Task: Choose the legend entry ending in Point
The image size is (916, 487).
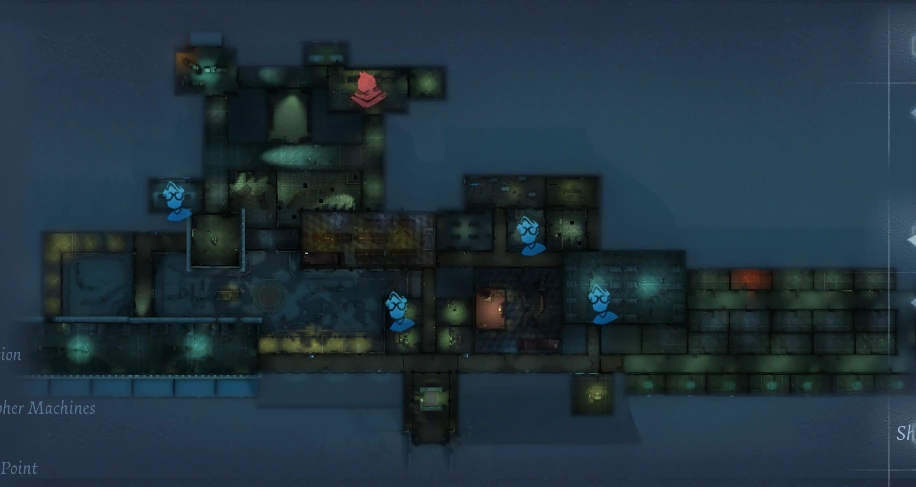Action: click(x=20, y=468)
